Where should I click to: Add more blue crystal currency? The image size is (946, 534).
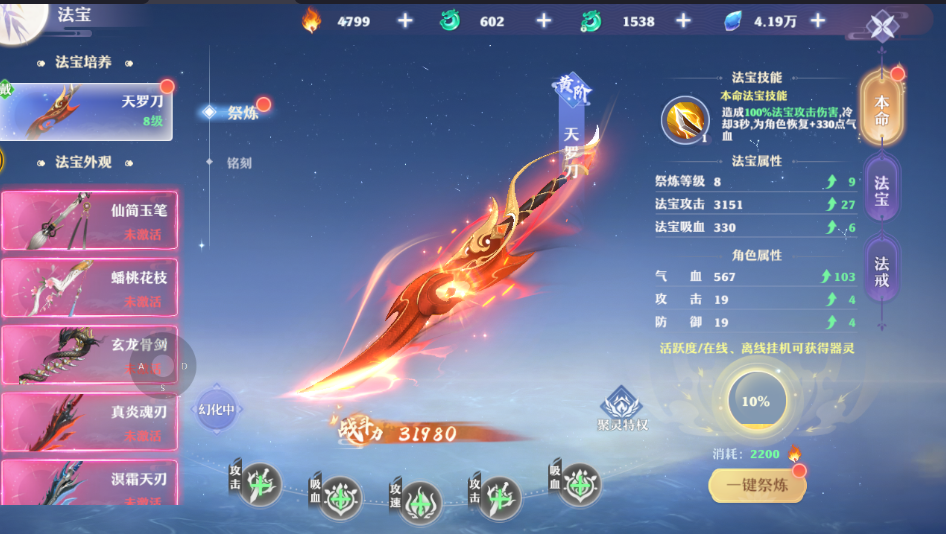(x=818, y=21)
